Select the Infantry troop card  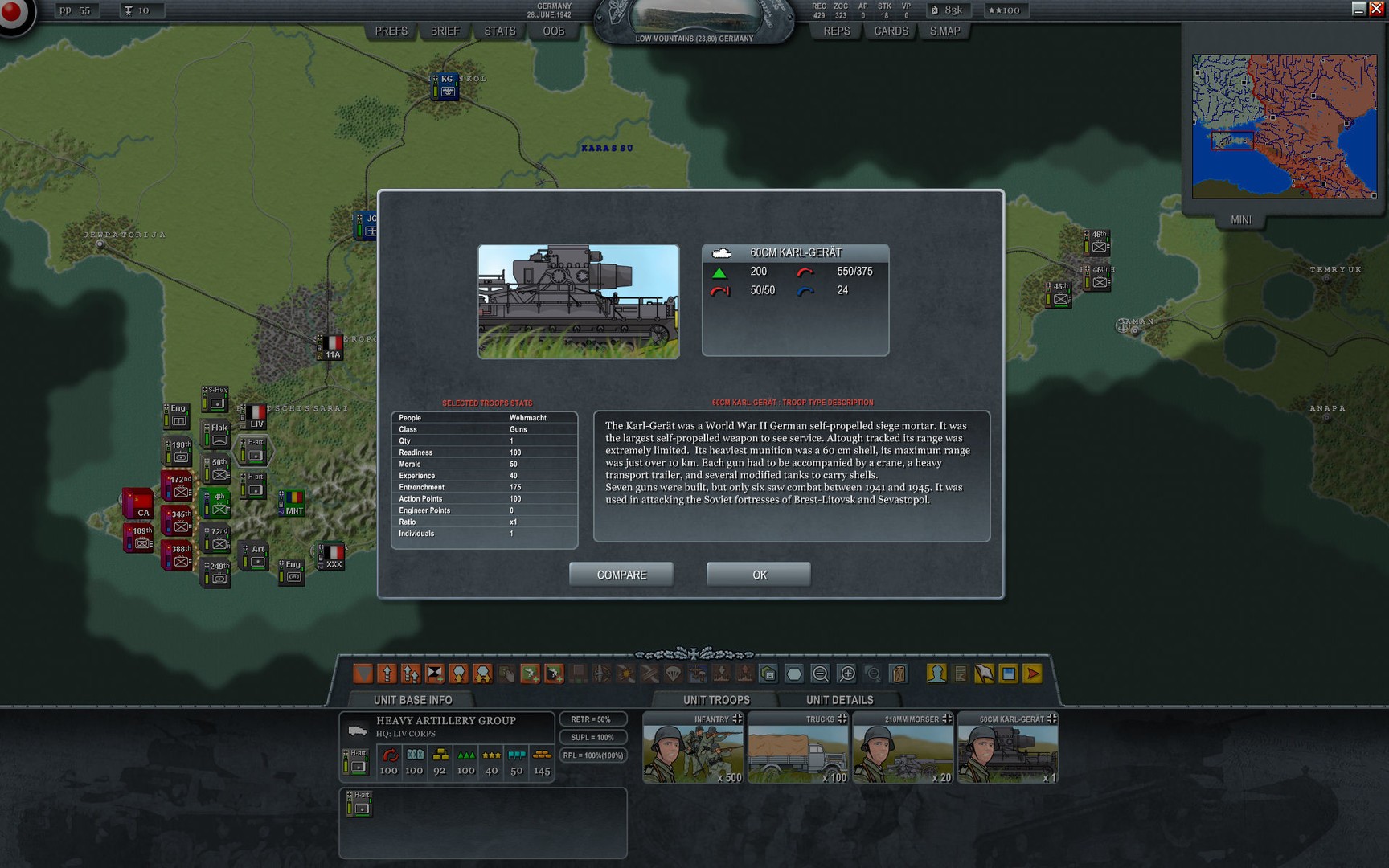(693, 749)
